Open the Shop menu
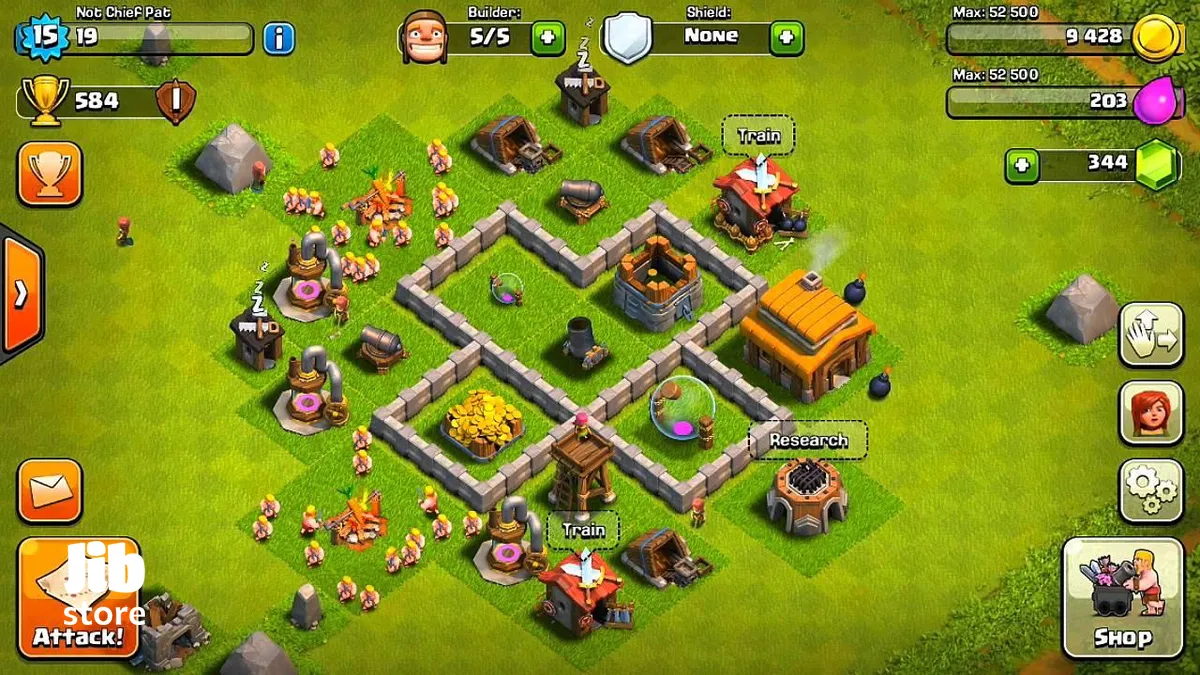 1121,597
